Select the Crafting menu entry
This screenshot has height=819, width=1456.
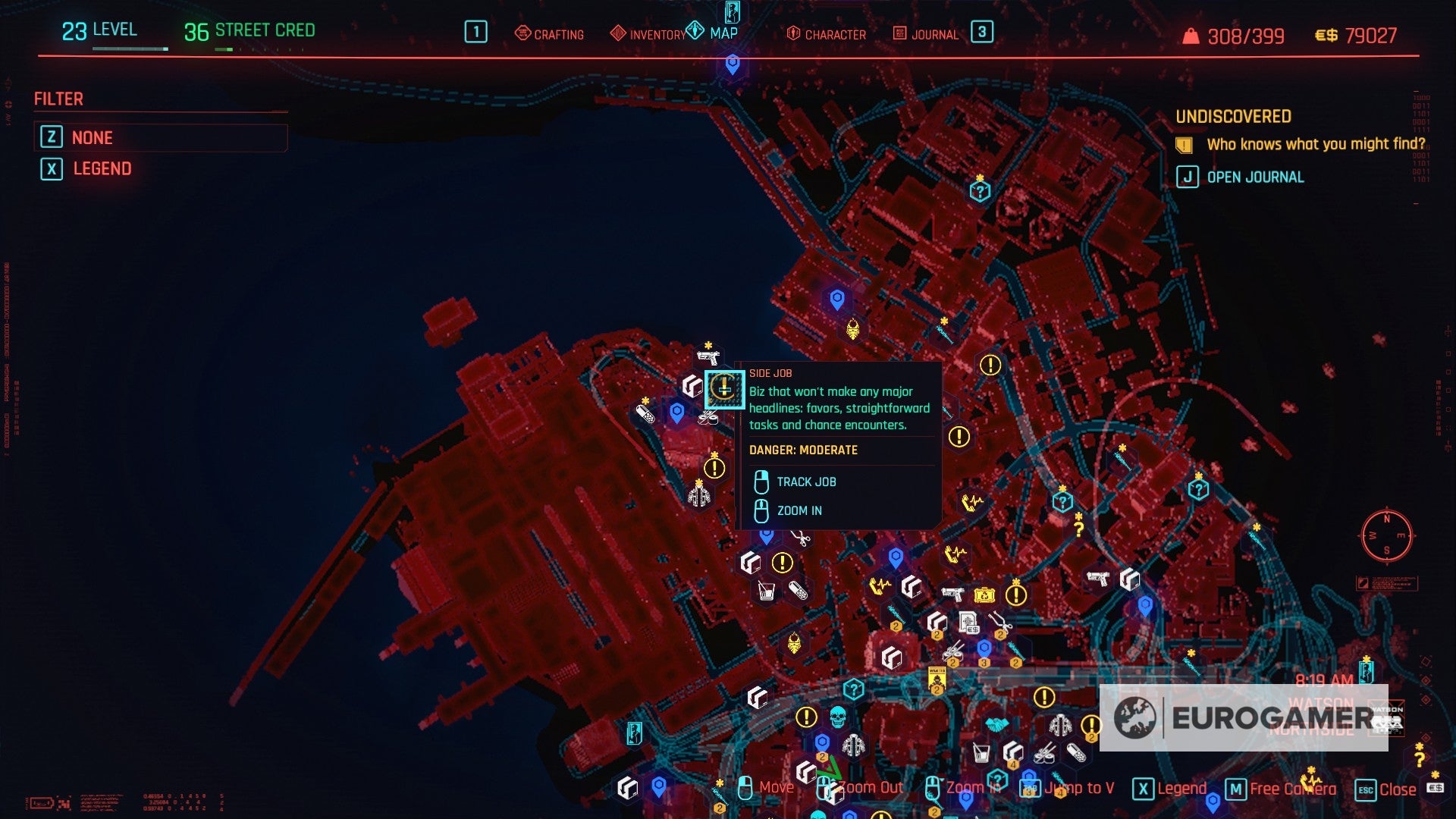coord(549,34)
